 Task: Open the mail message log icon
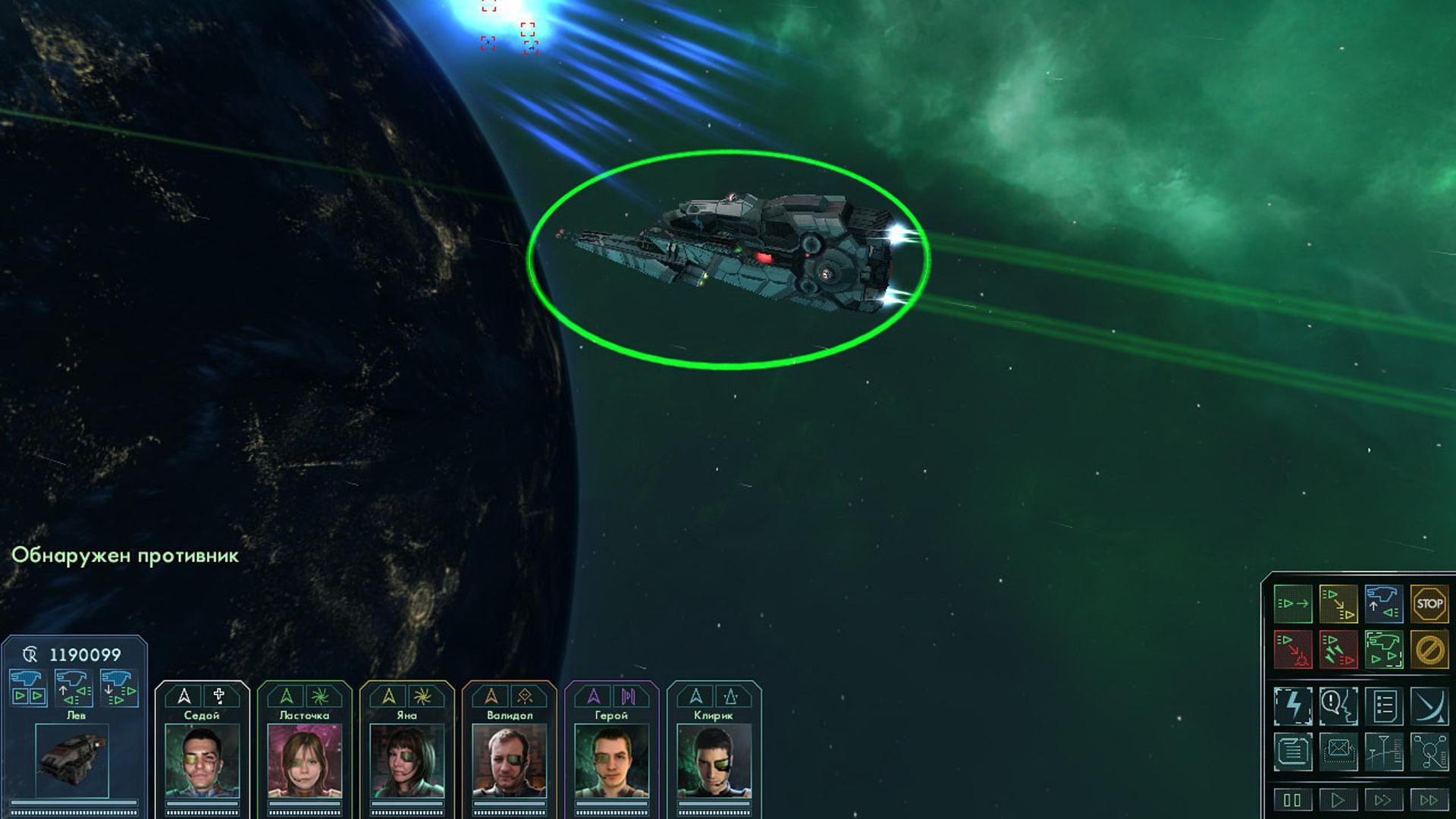coord(1340,751)
